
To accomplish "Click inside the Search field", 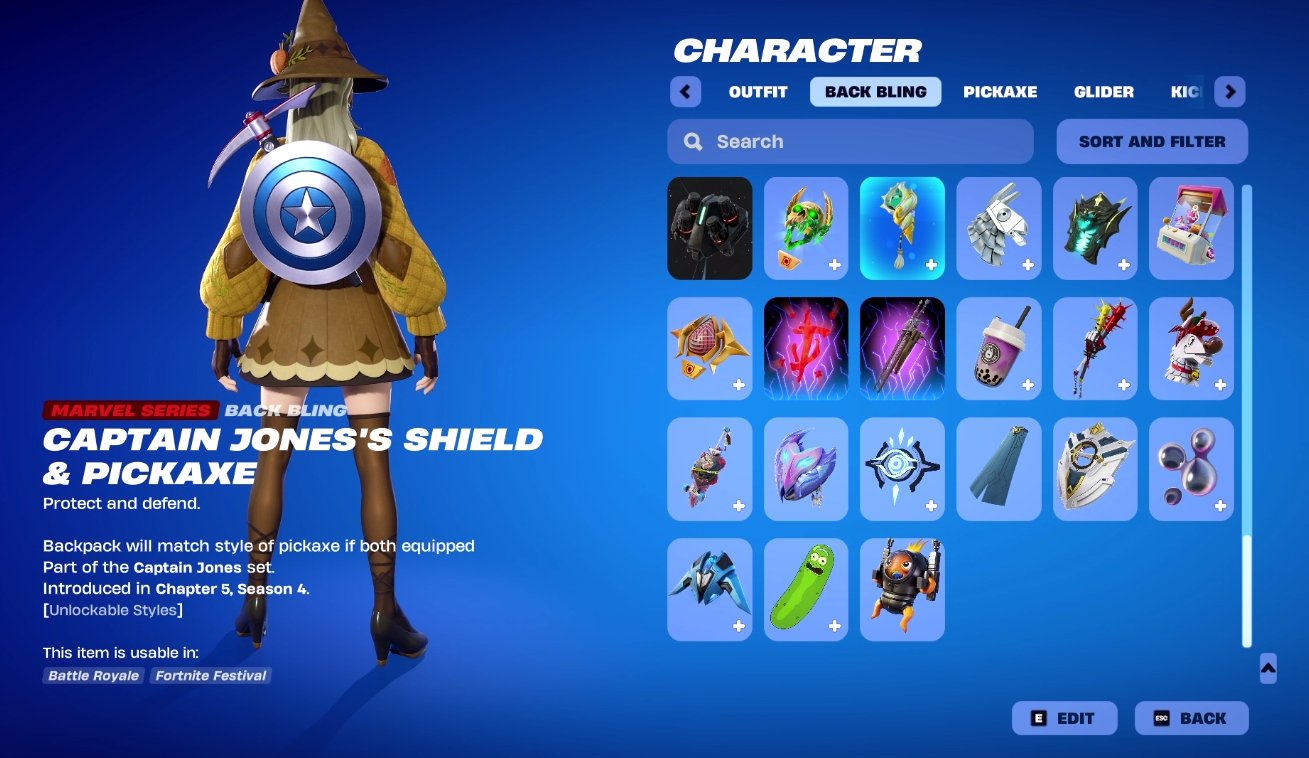I will click(850, 141).
